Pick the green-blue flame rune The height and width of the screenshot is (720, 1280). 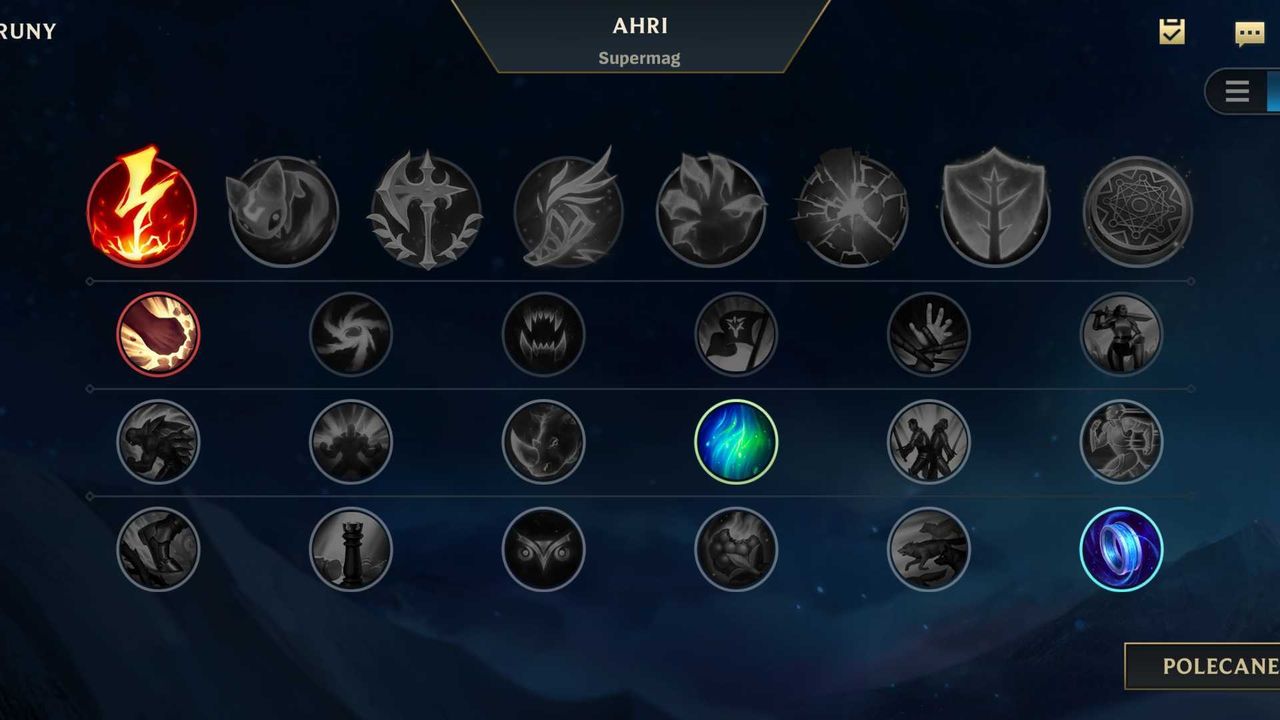tap(736, 441)
